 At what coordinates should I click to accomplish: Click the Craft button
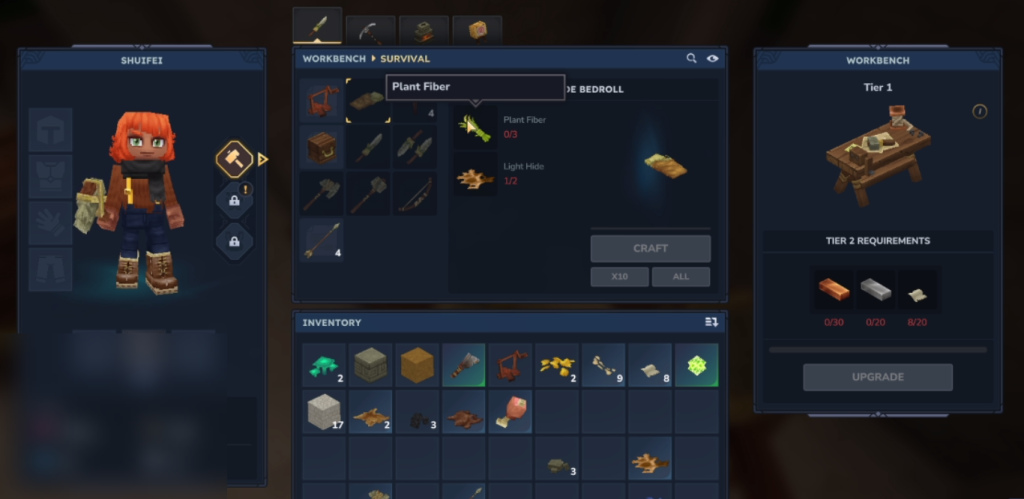pos(650,248)
